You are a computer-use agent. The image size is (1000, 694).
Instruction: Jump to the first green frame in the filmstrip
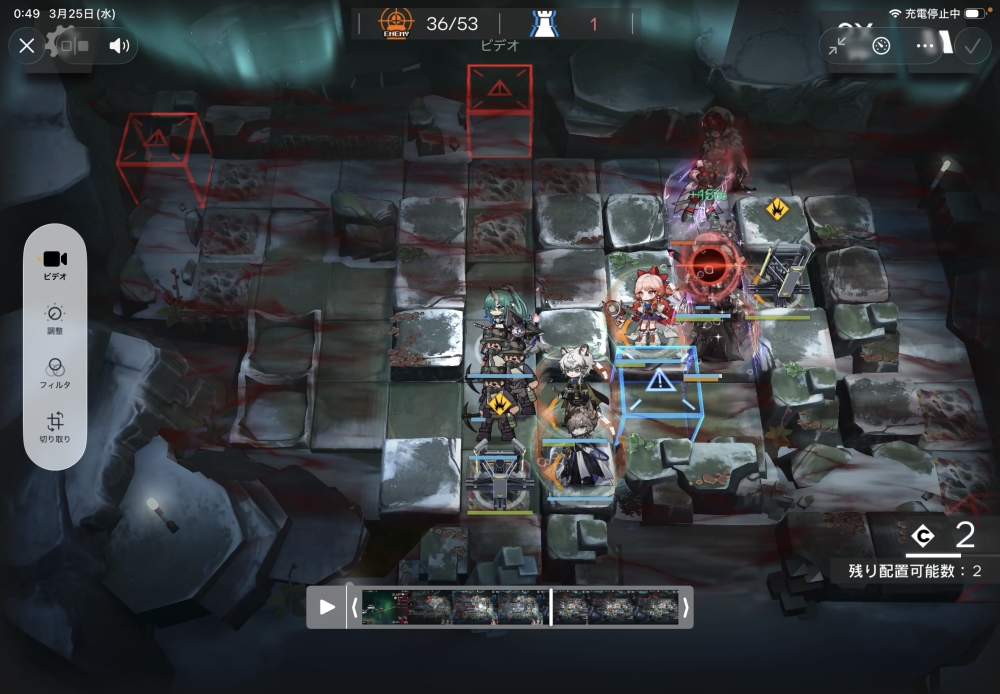click(x=384, y=607)
